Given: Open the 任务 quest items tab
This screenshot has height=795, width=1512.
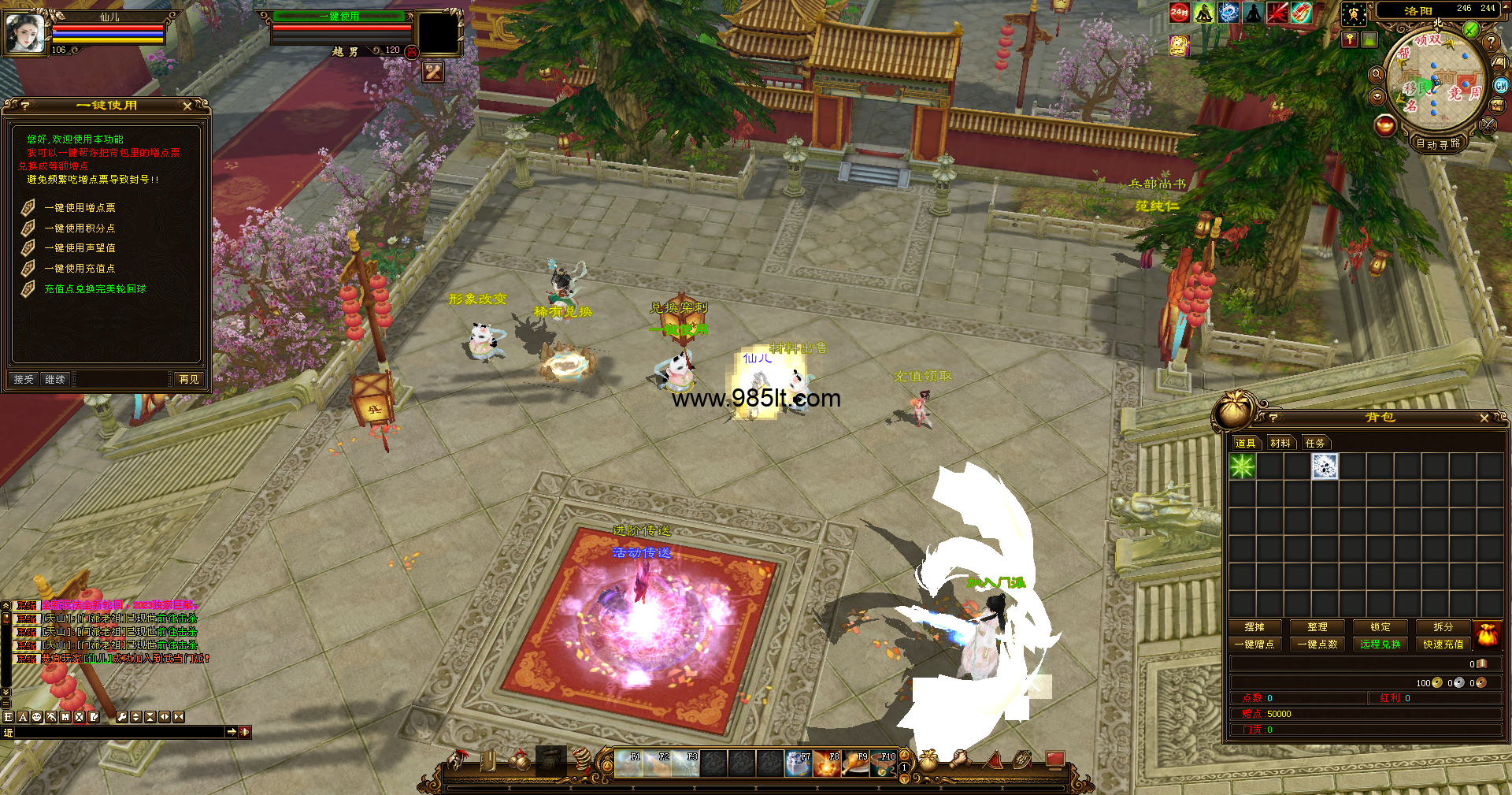Looking at the screenshot, I should point(1315,444).
